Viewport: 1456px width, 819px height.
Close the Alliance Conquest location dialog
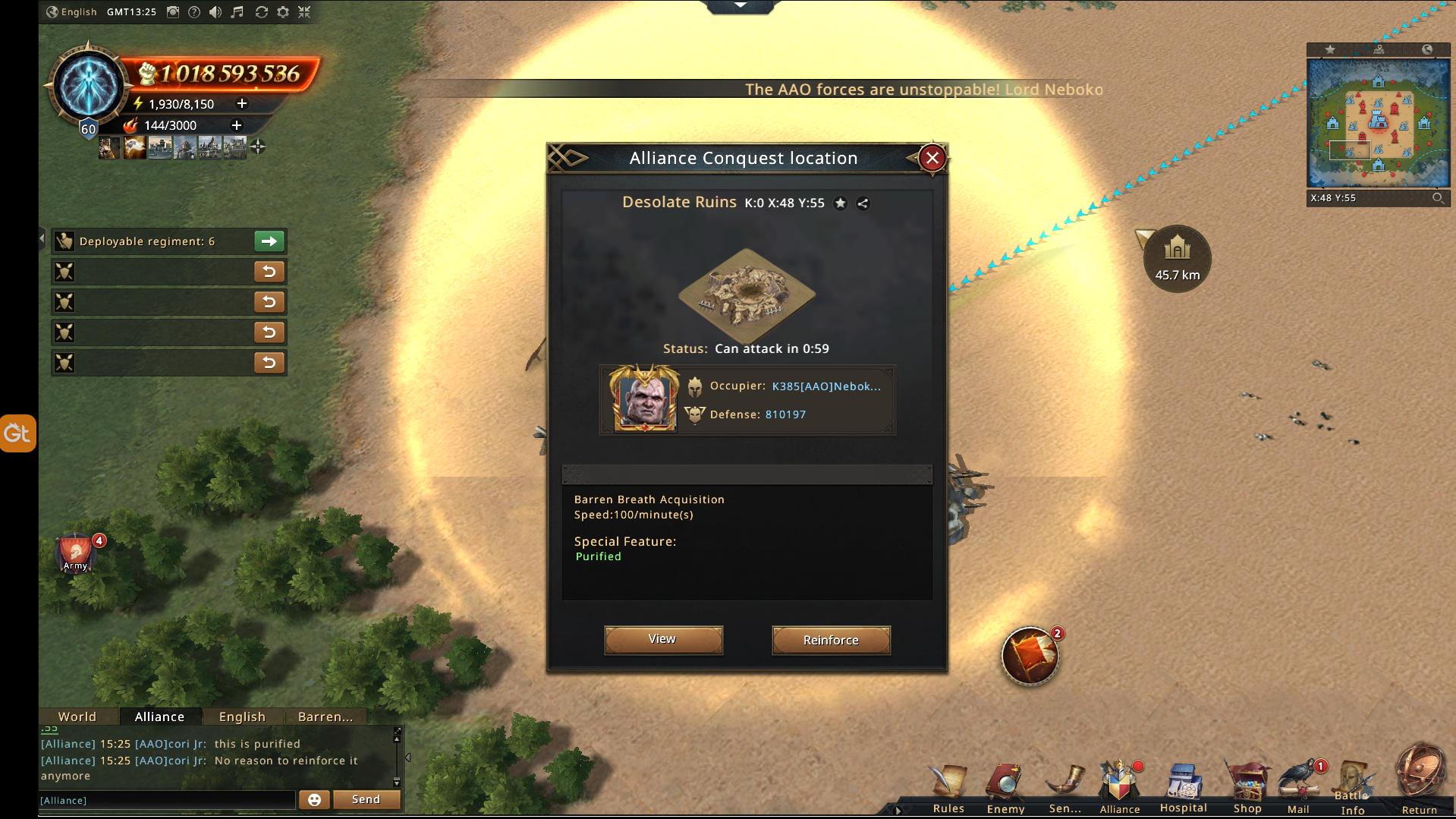(932, 158)
